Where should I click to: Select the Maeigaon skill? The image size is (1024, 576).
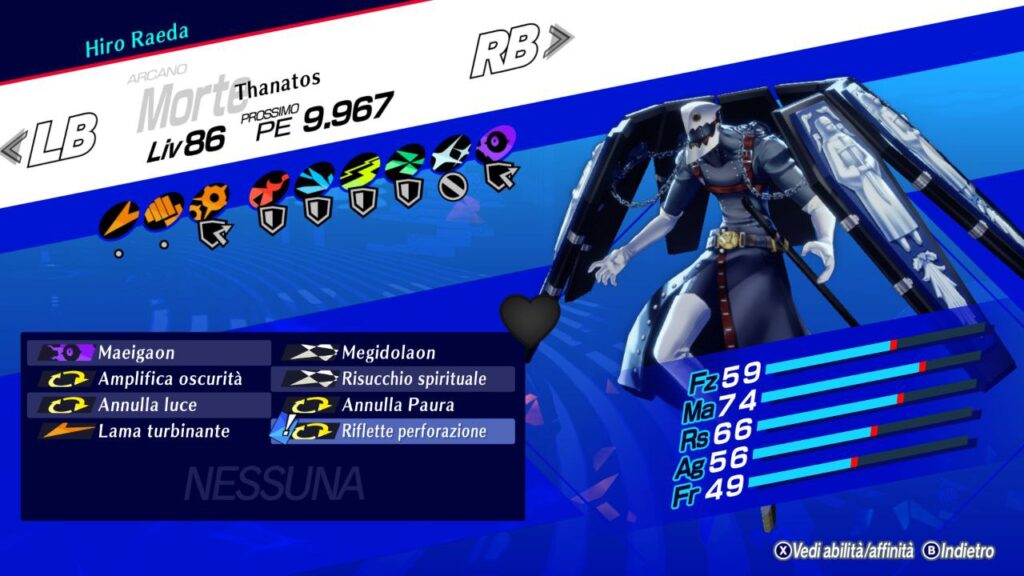tap(150, 353)
